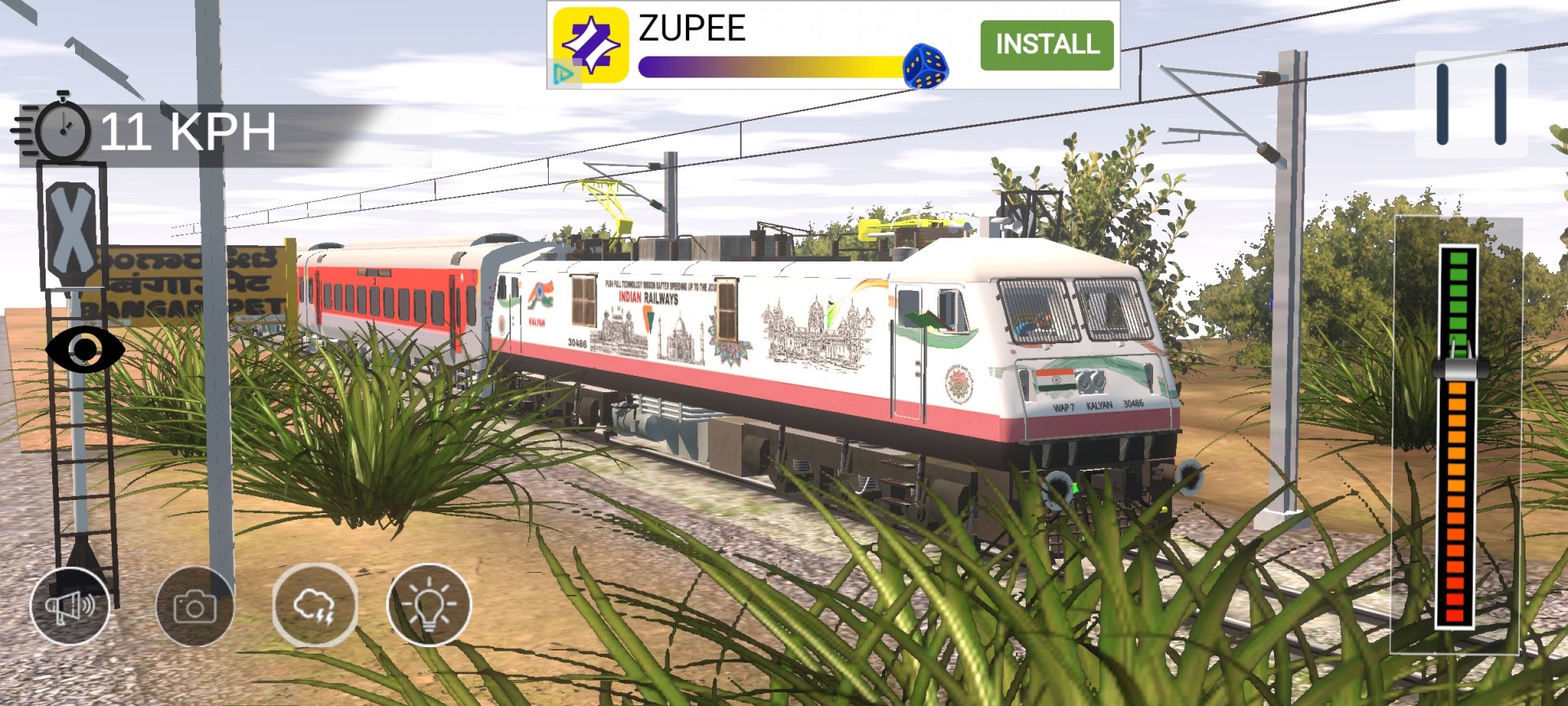1568x706 pixels.
Task: Open the Zupee ad logo
Action: tap(590, 45)
